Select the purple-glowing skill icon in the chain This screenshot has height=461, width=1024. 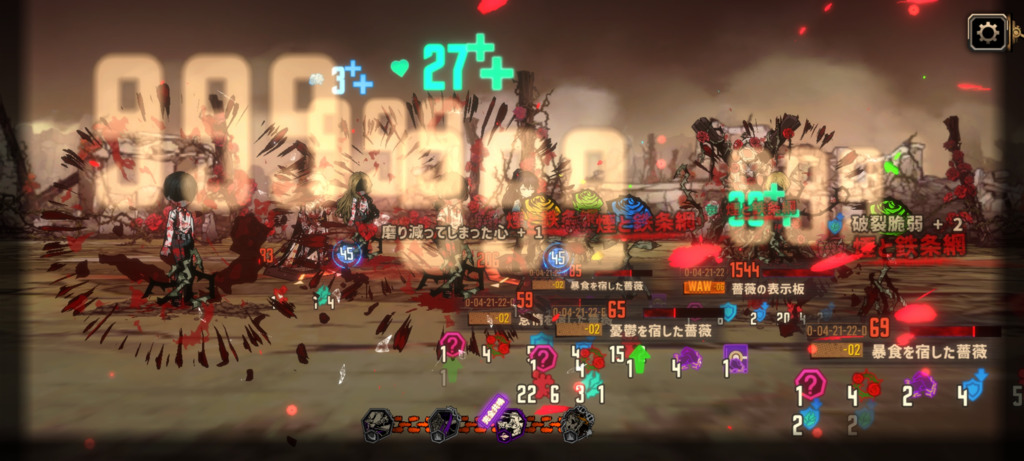tap(509, 424)
